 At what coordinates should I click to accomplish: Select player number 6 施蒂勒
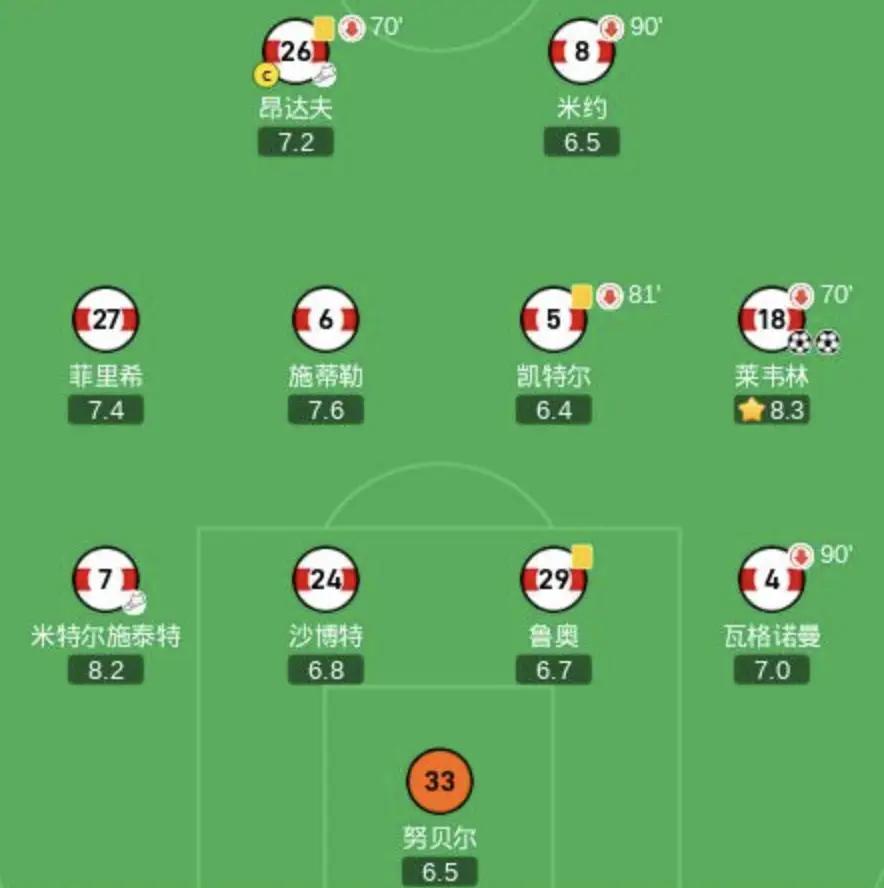[326, 320]
